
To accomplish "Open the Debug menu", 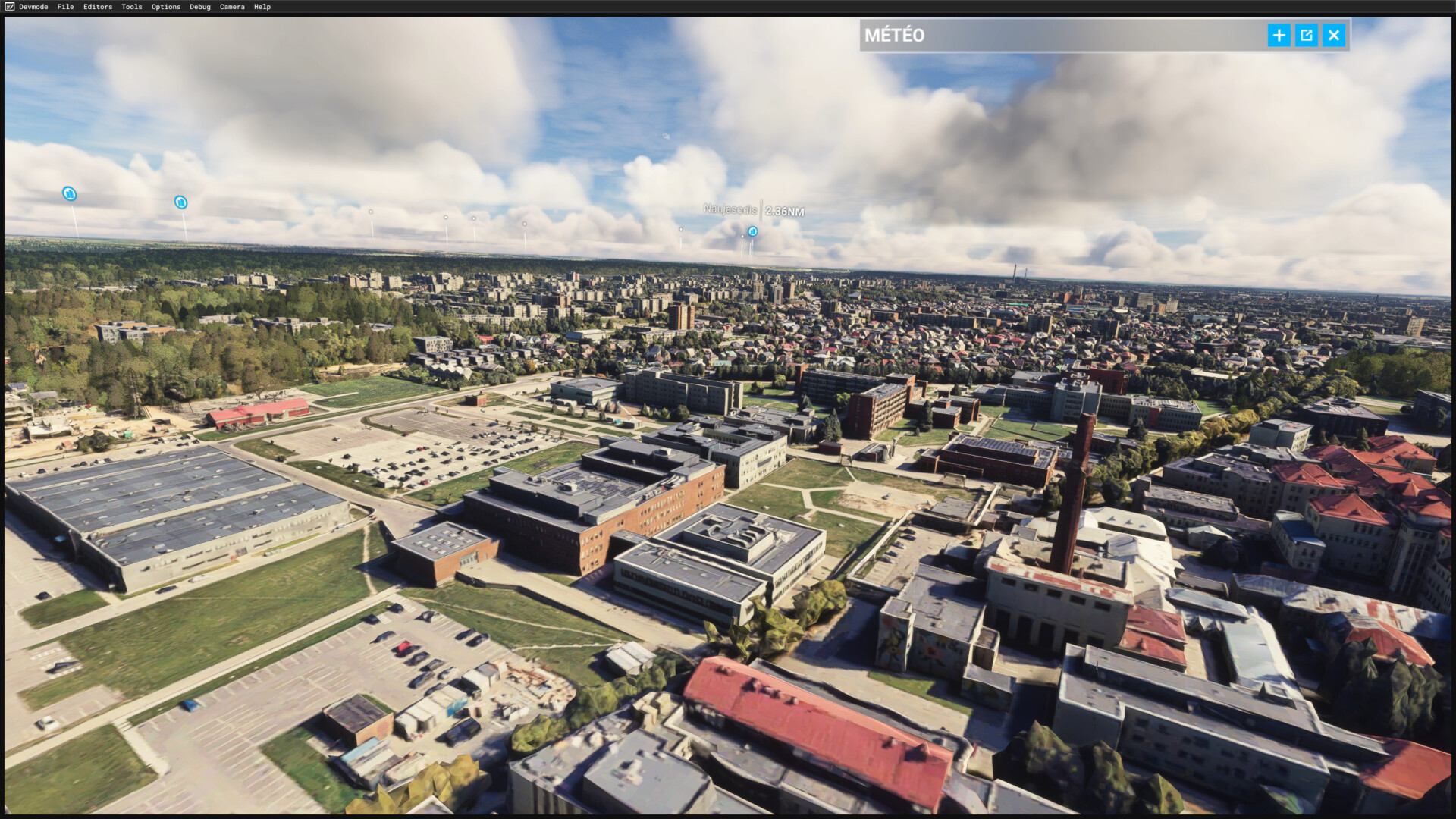I will click(x=200, y=7).
